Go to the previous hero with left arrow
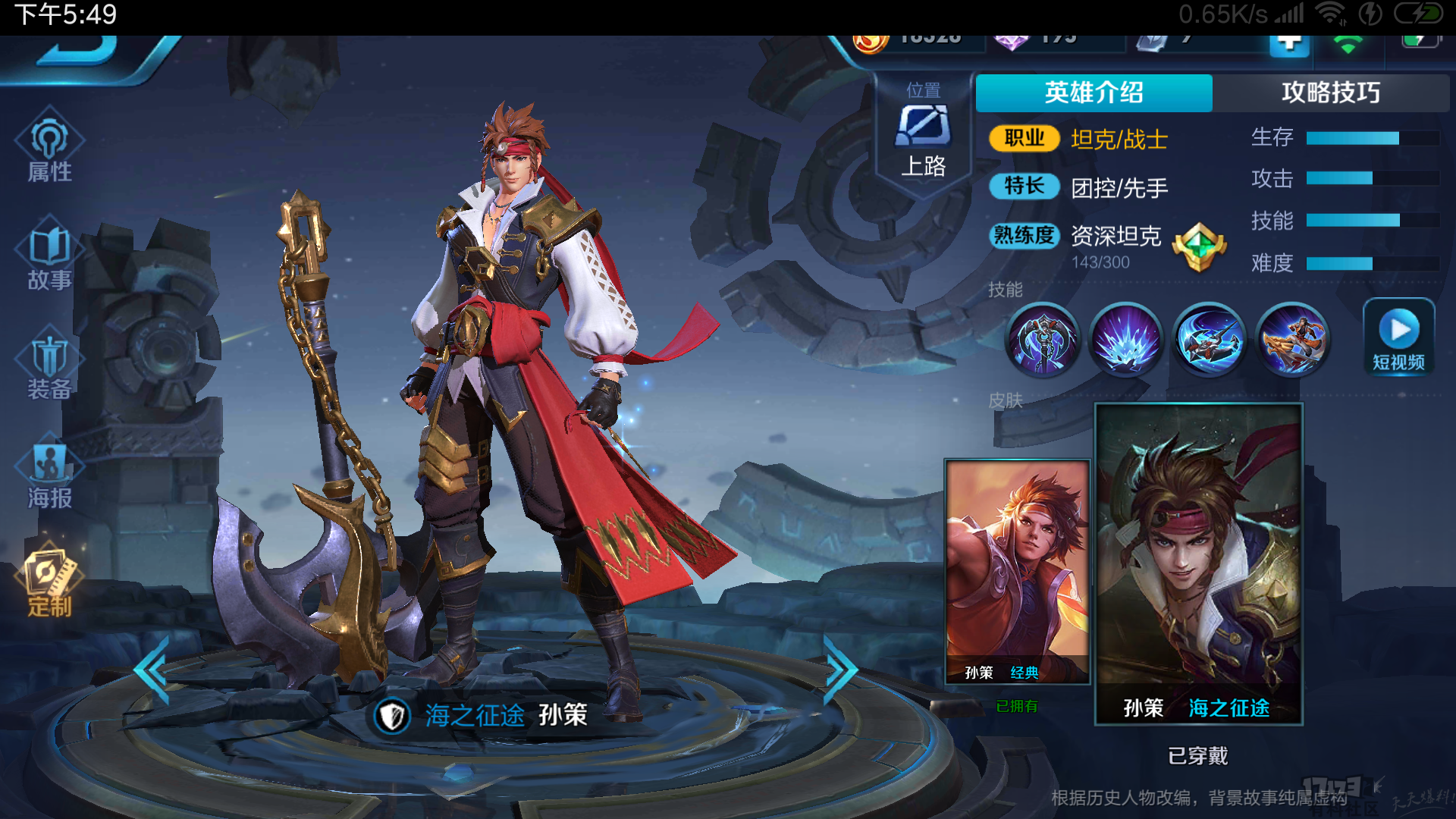Screen dimensions: 1456x819 (x=152, y=670)
